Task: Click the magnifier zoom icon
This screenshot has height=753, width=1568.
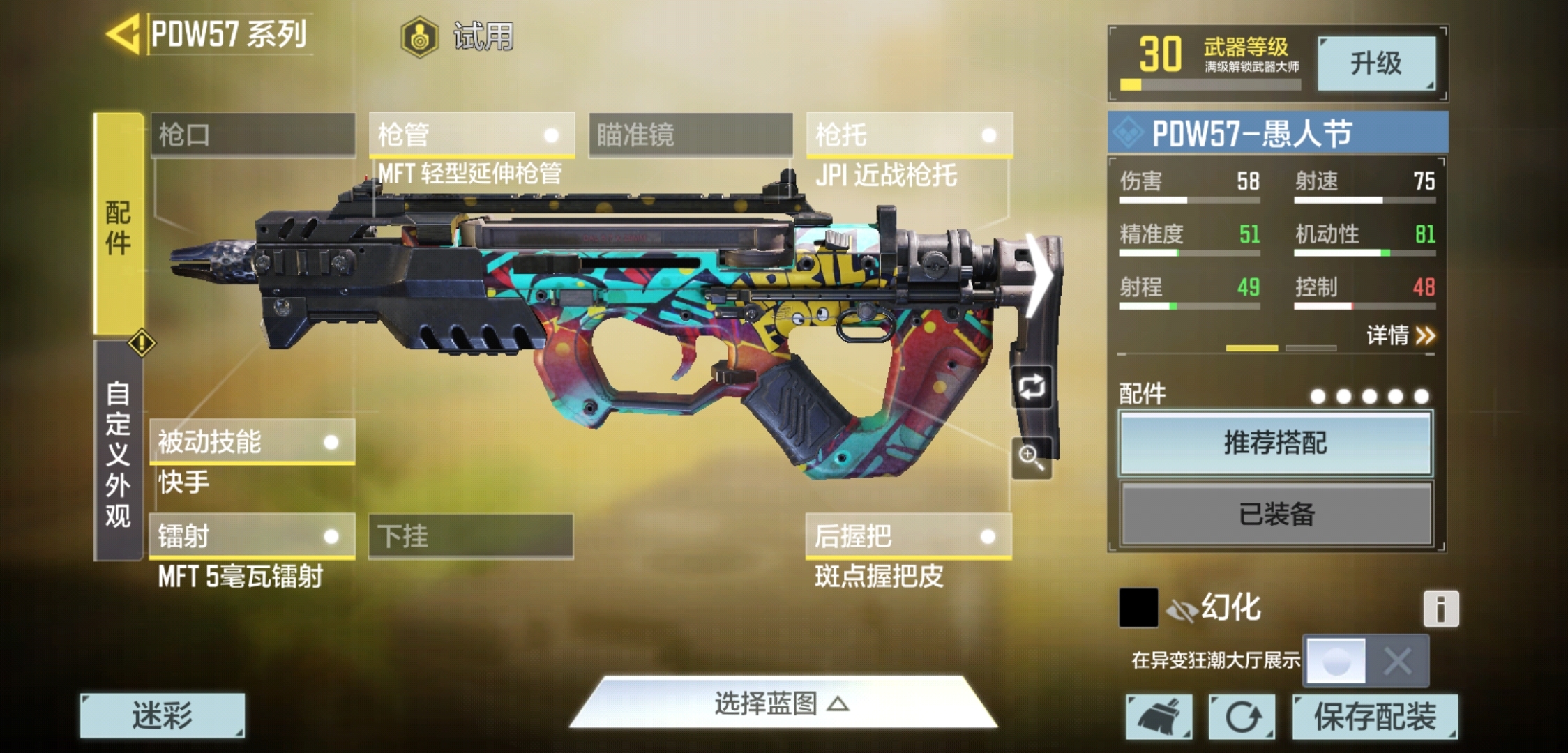Action: (1032, 457)
